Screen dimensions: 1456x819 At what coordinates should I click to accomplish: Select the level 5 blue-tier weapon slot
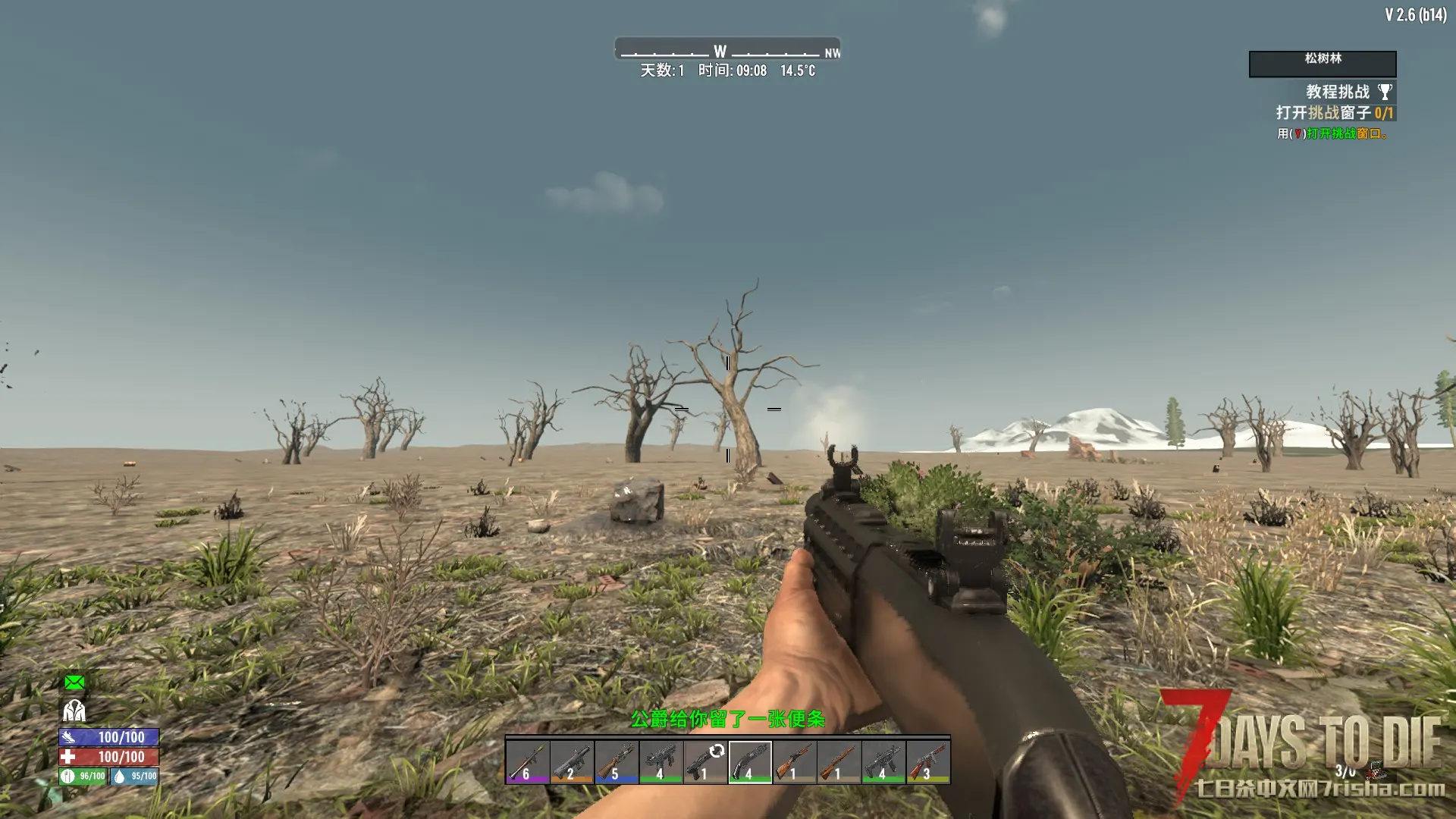click(x=616, y=761)
